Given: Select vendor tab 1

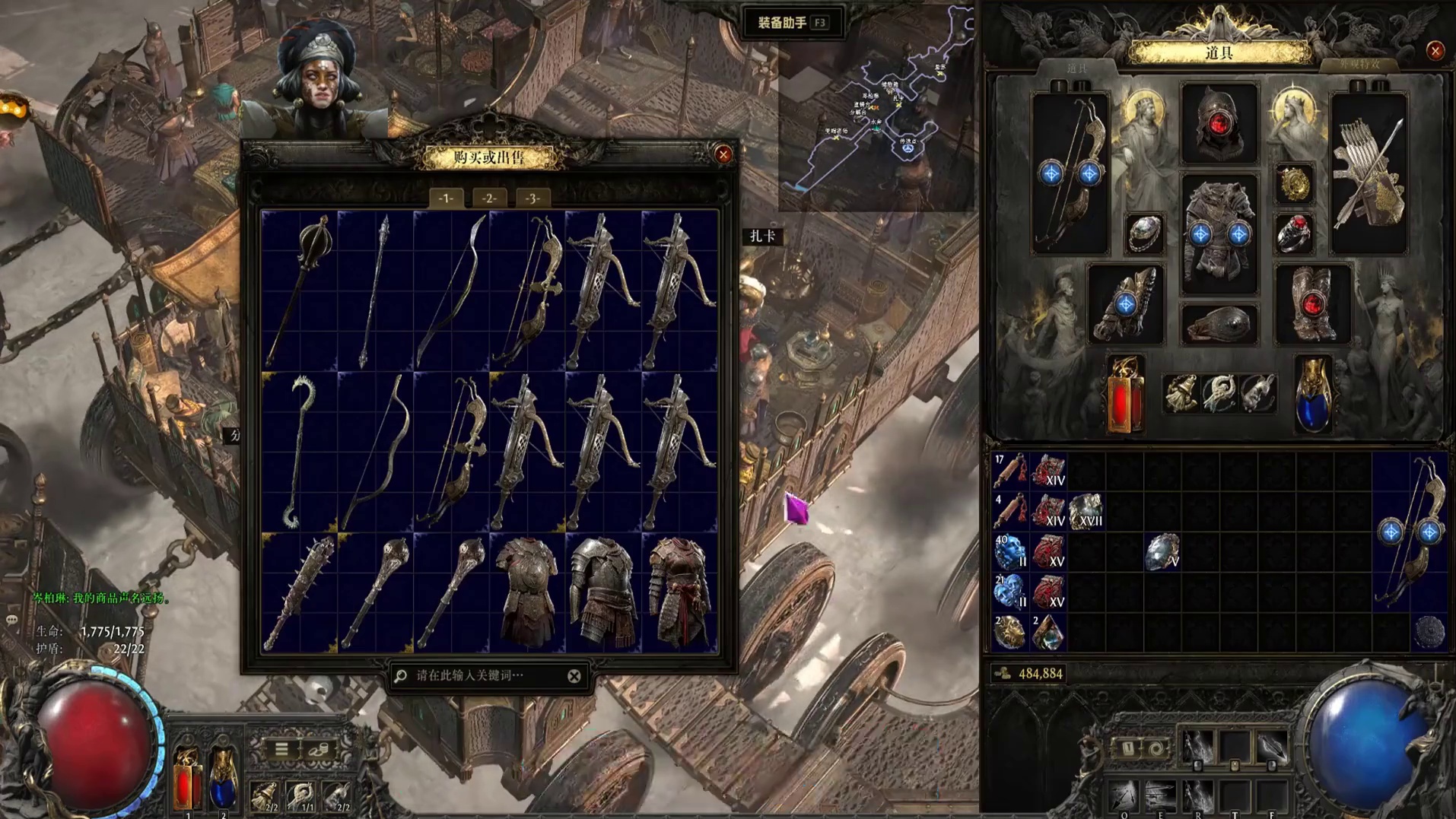Looking at the screenshot, I should pyautogui.click(x=446, y=198).
